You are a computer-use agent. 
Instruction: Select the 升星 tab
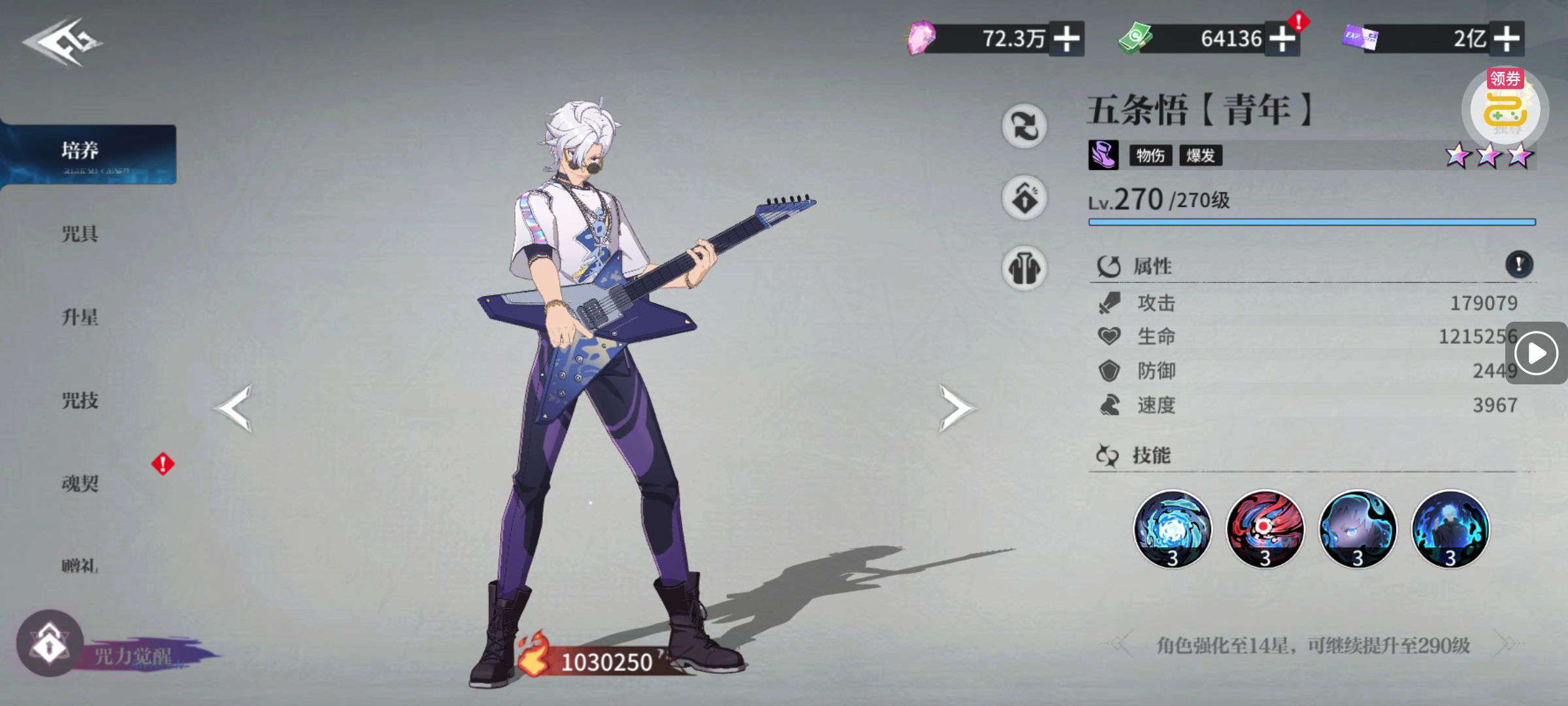80,318
